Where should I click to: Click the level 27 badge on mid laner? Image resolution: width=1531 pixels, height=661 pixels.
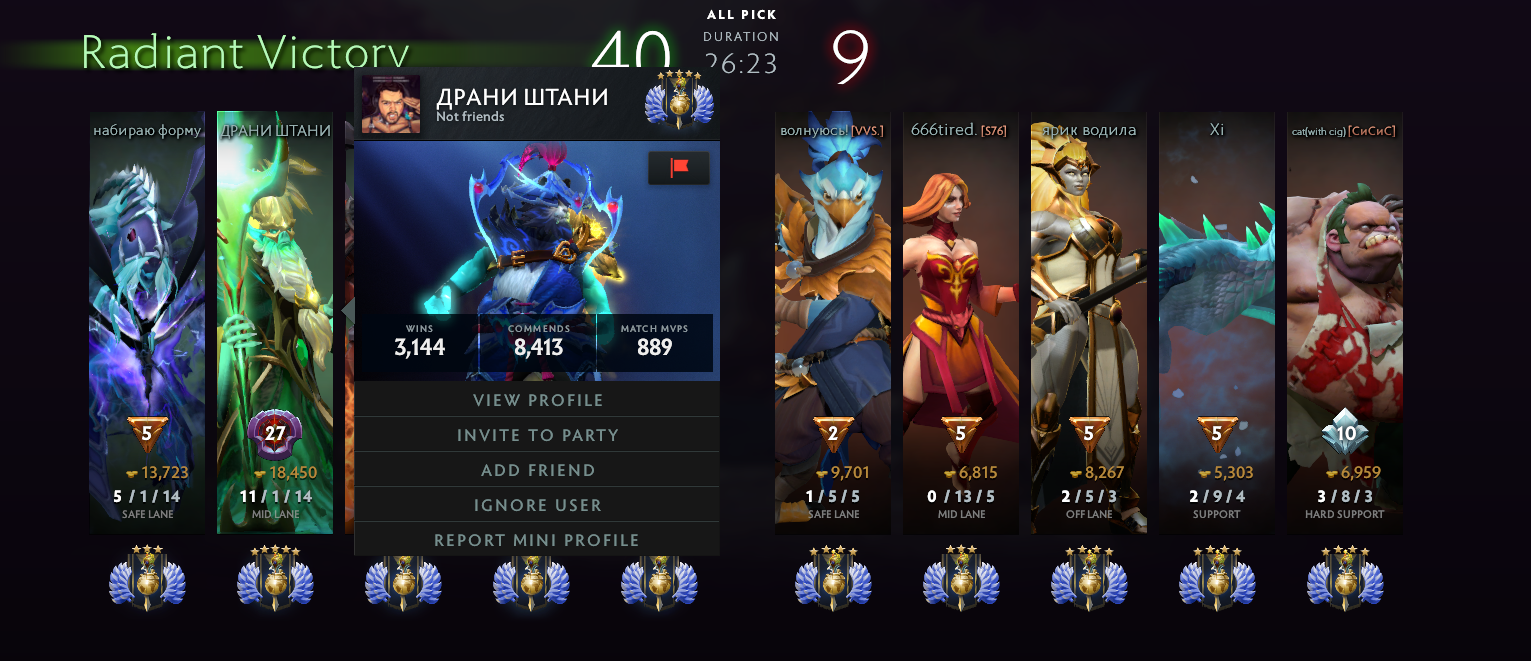click(275, 434)
